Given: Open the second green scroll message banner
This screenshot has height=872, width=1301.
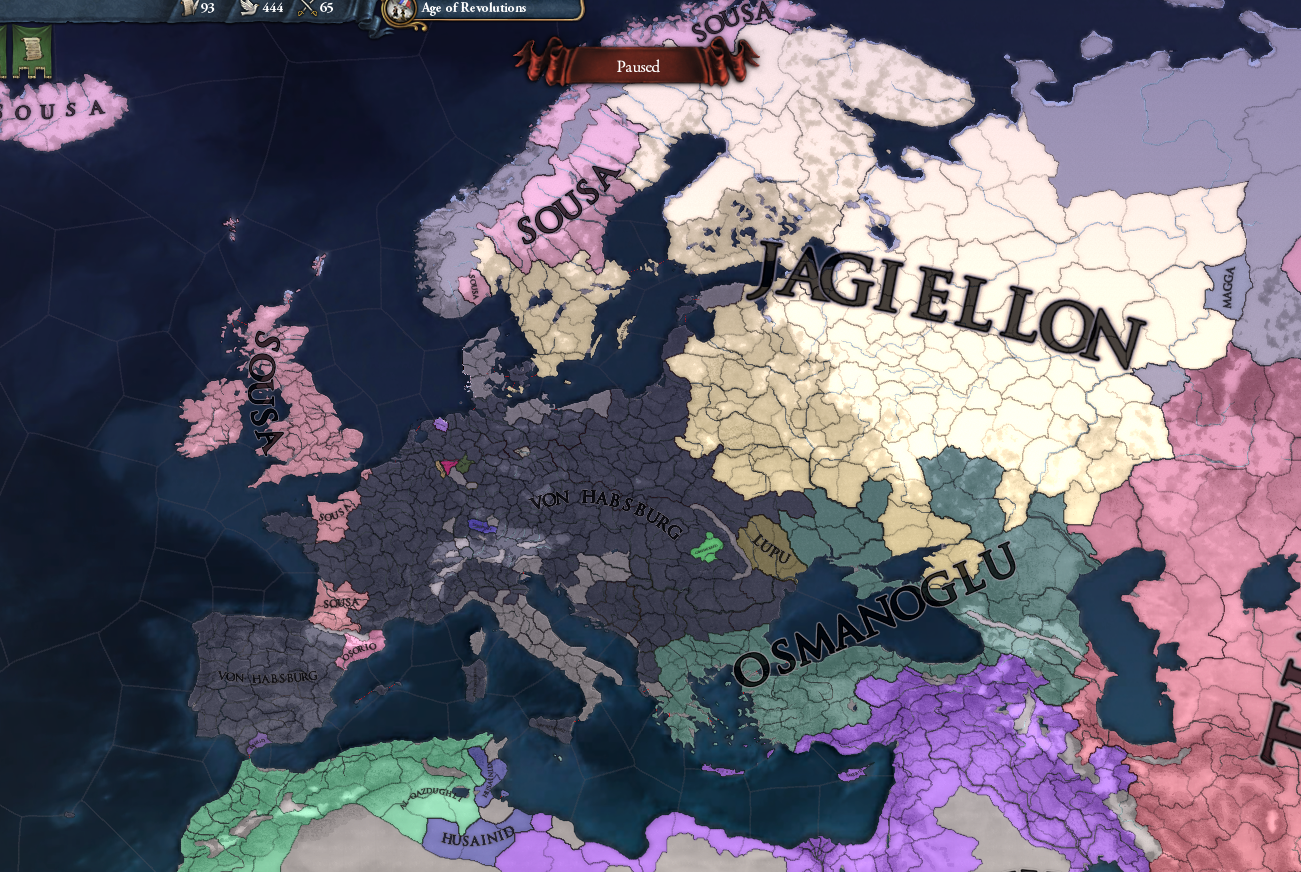Looking at the screenshot, I should [33, 50].
